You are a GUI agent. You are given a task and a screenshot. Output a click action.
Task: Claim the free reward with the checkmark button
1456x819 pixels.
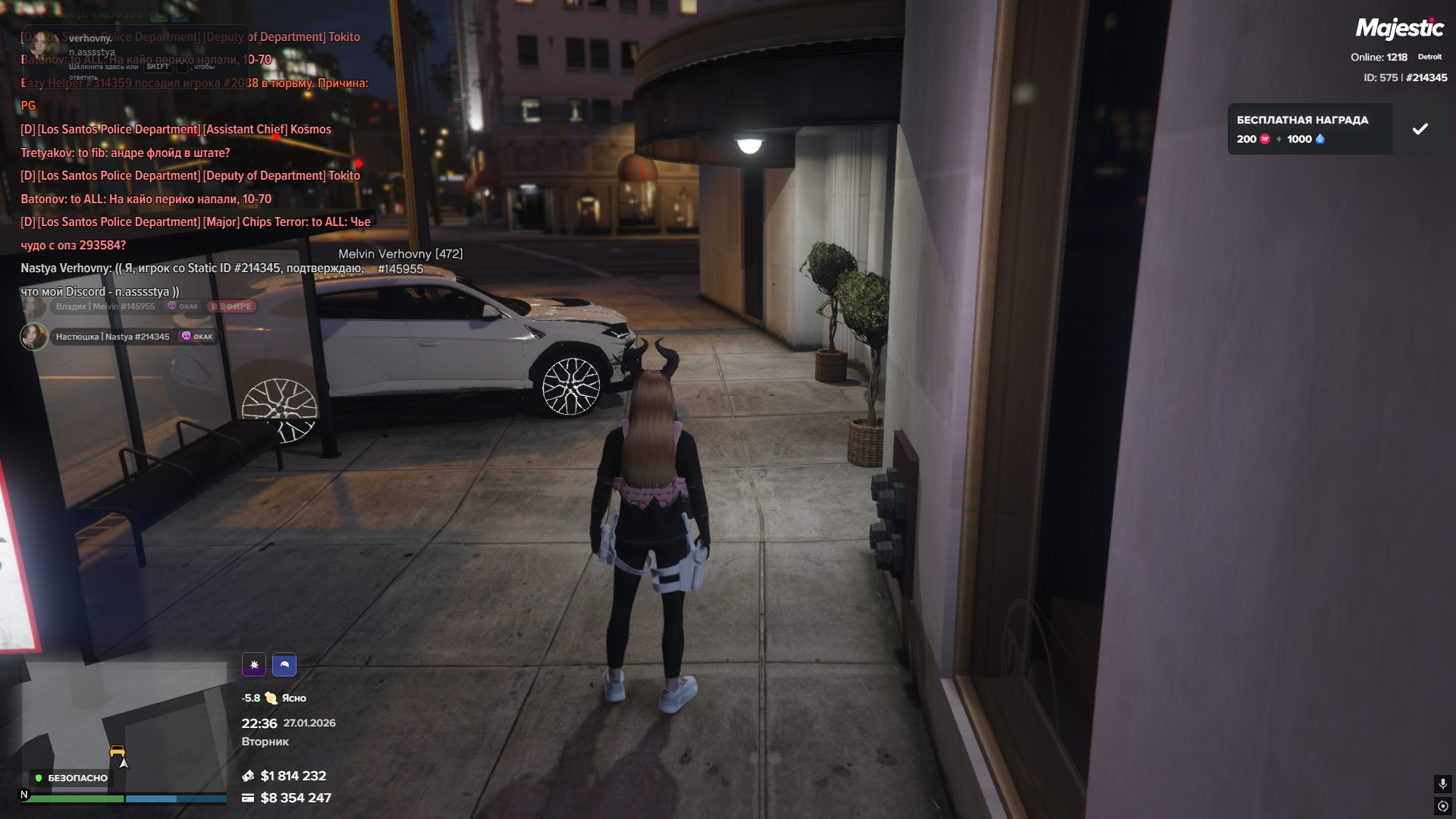coord(1420,129)
